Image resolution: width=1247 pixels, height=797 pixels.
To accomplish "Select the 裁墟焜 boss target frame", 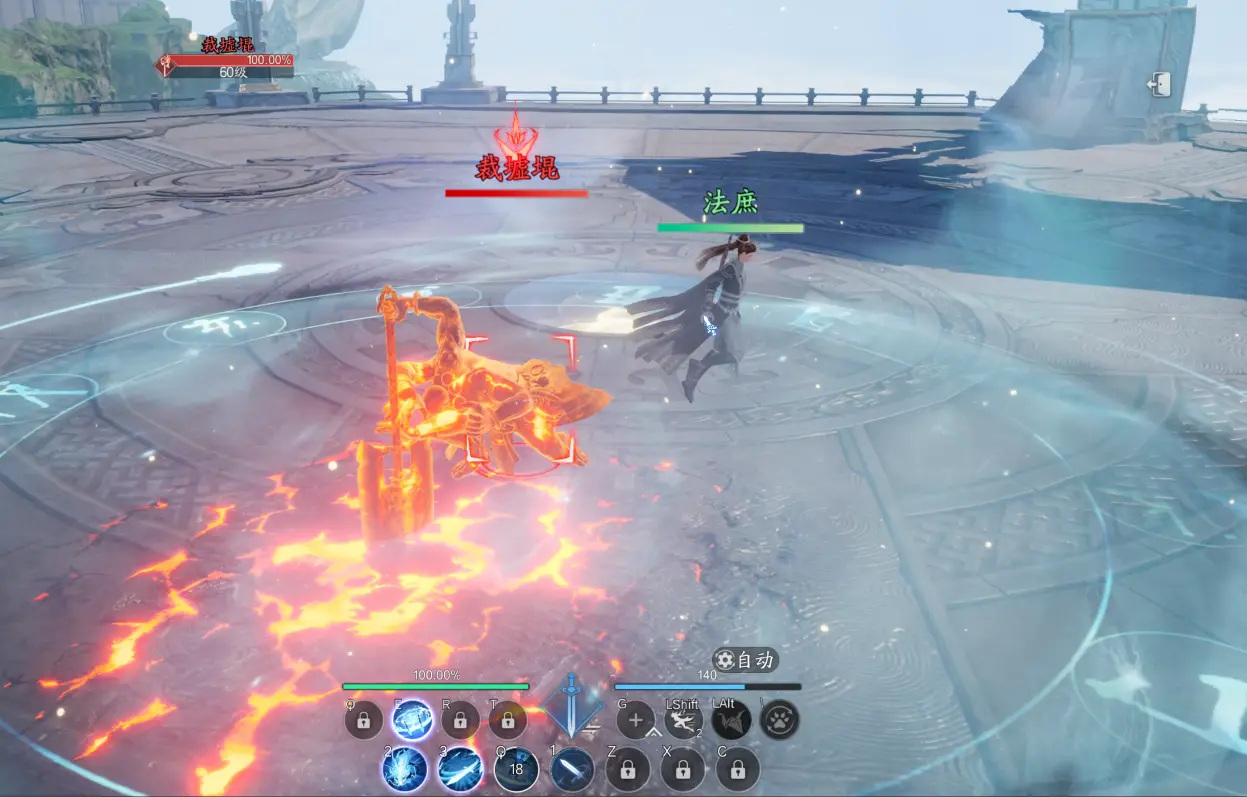I will pyautogui.click(x=228, y=60).
